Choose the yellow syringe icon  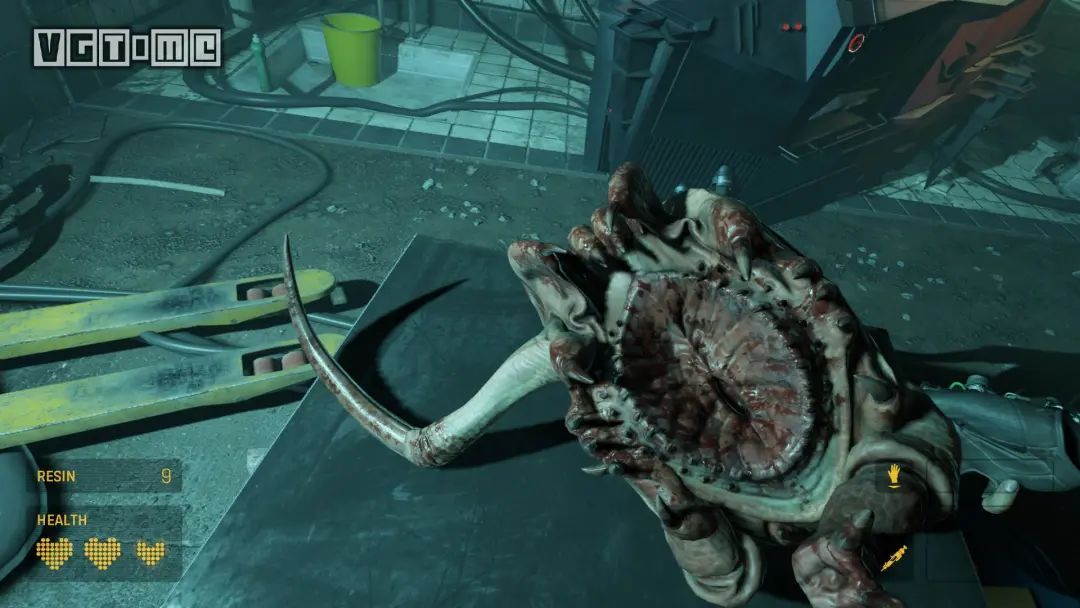pos(893,558)
